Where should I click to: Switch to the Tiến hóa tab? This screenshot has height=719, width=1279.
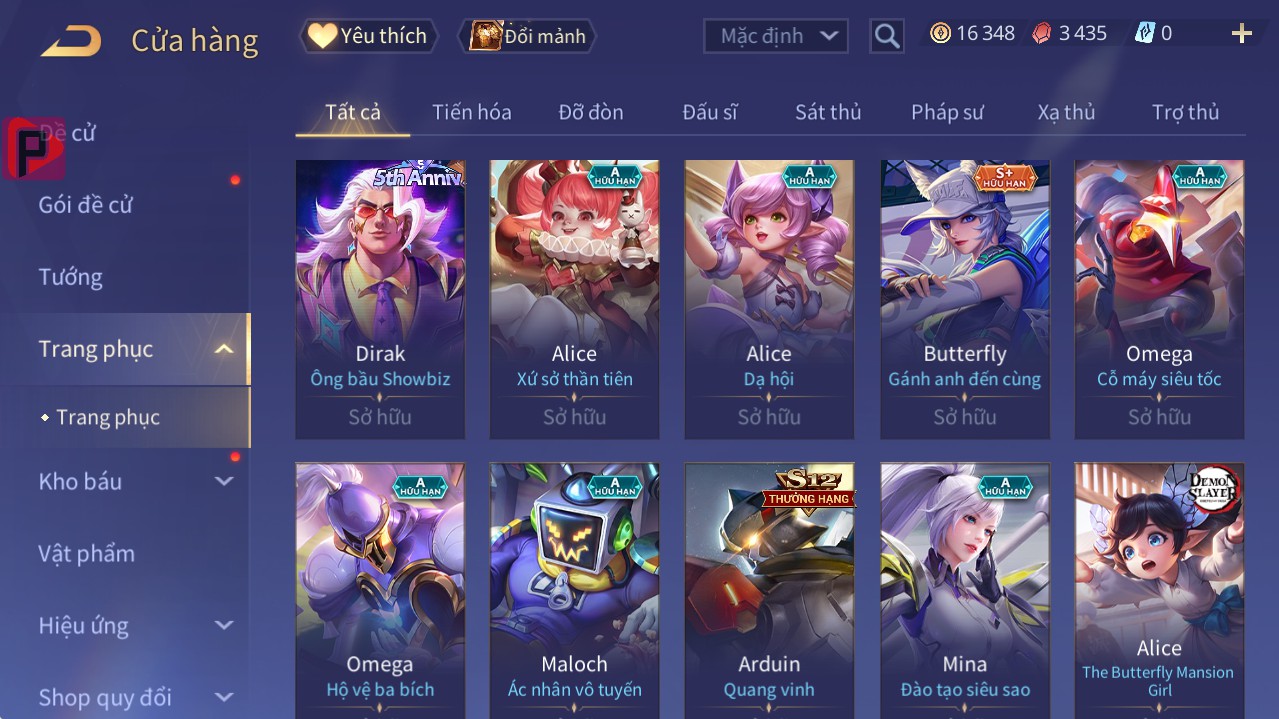[x=471, y=112]
